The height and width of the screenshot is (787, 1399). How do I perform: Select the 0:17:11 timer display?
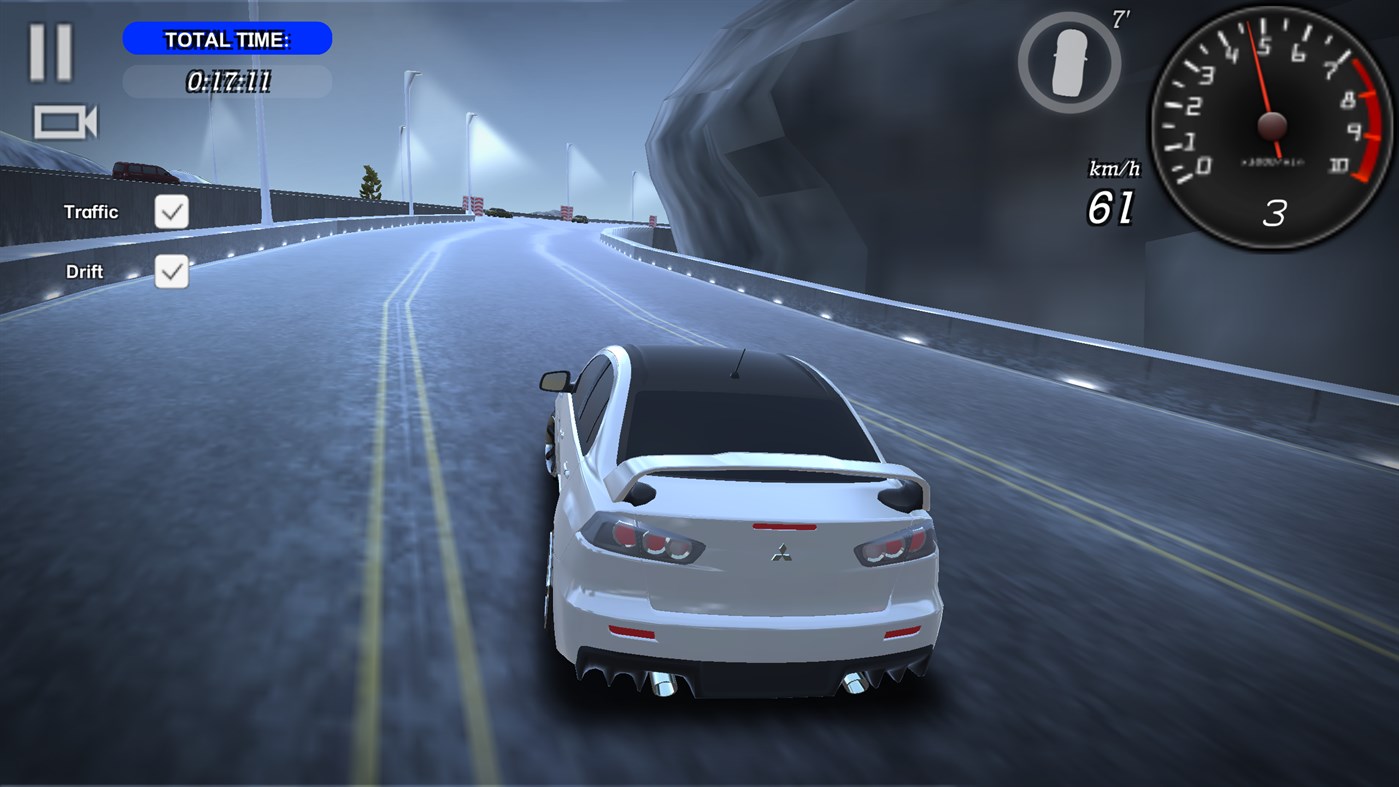tap(227, 81)
